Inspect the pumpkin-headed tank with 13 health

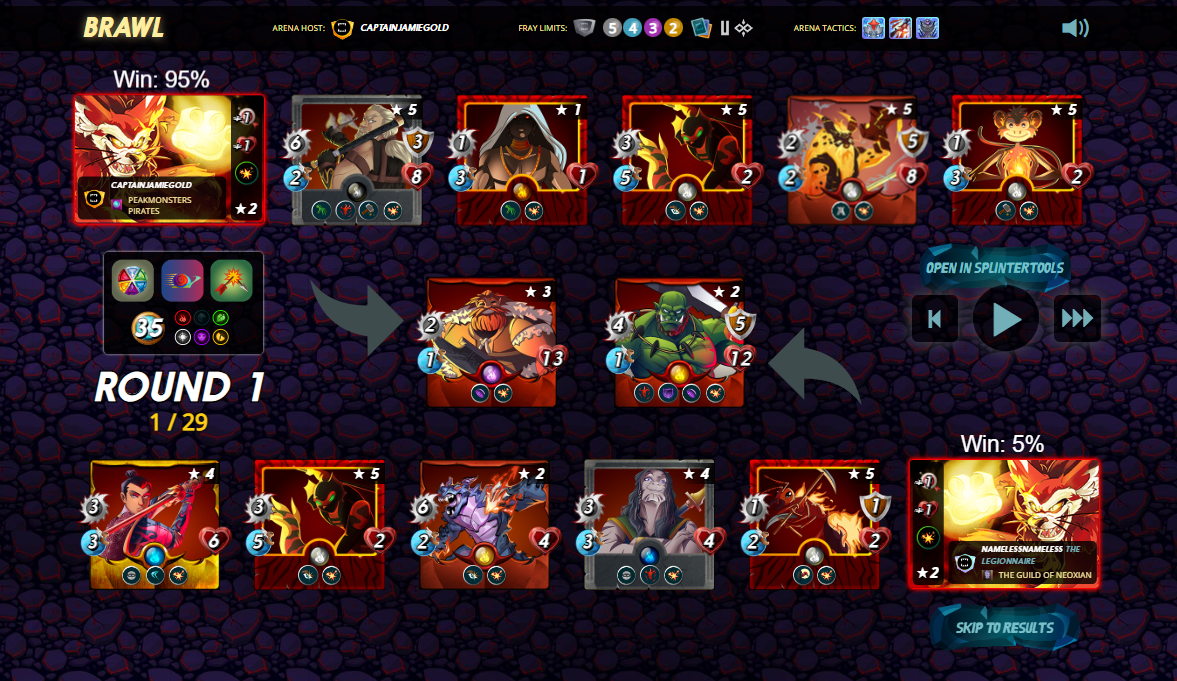coord(491,342)
